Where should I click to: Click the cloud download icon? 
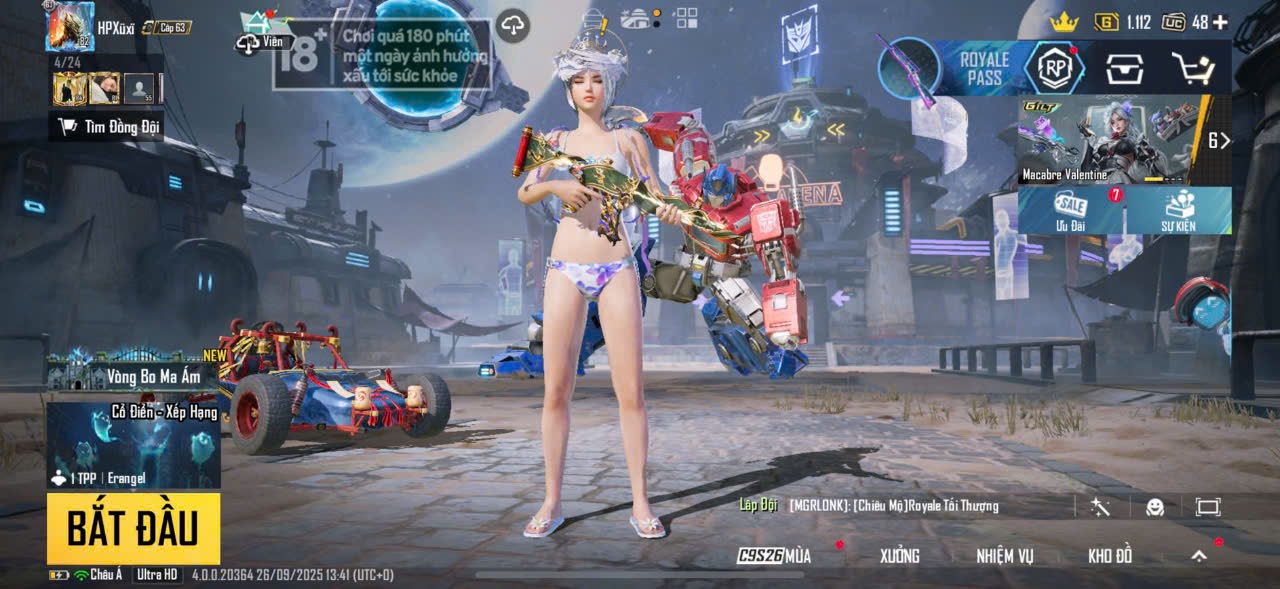[x=513, y=26]
